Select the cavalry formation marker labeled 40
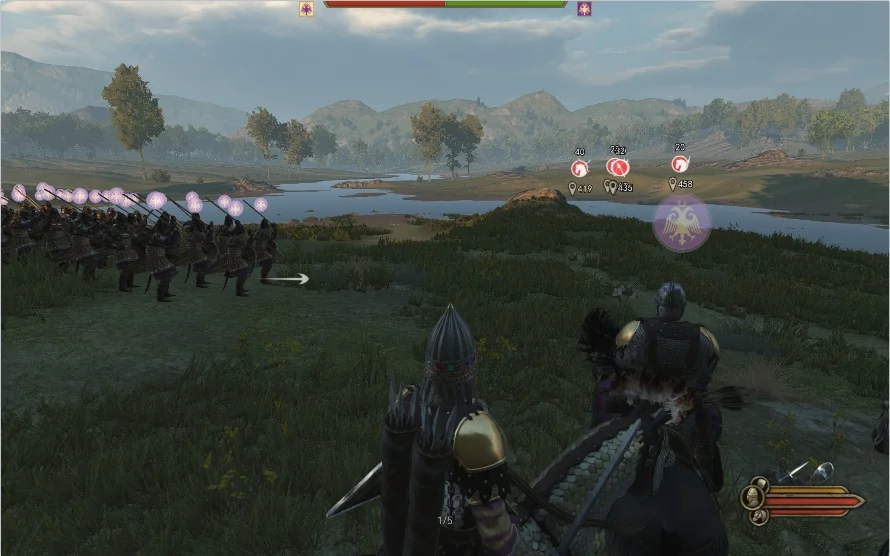Viewport: 890px width, 556px height. (579, 168)
